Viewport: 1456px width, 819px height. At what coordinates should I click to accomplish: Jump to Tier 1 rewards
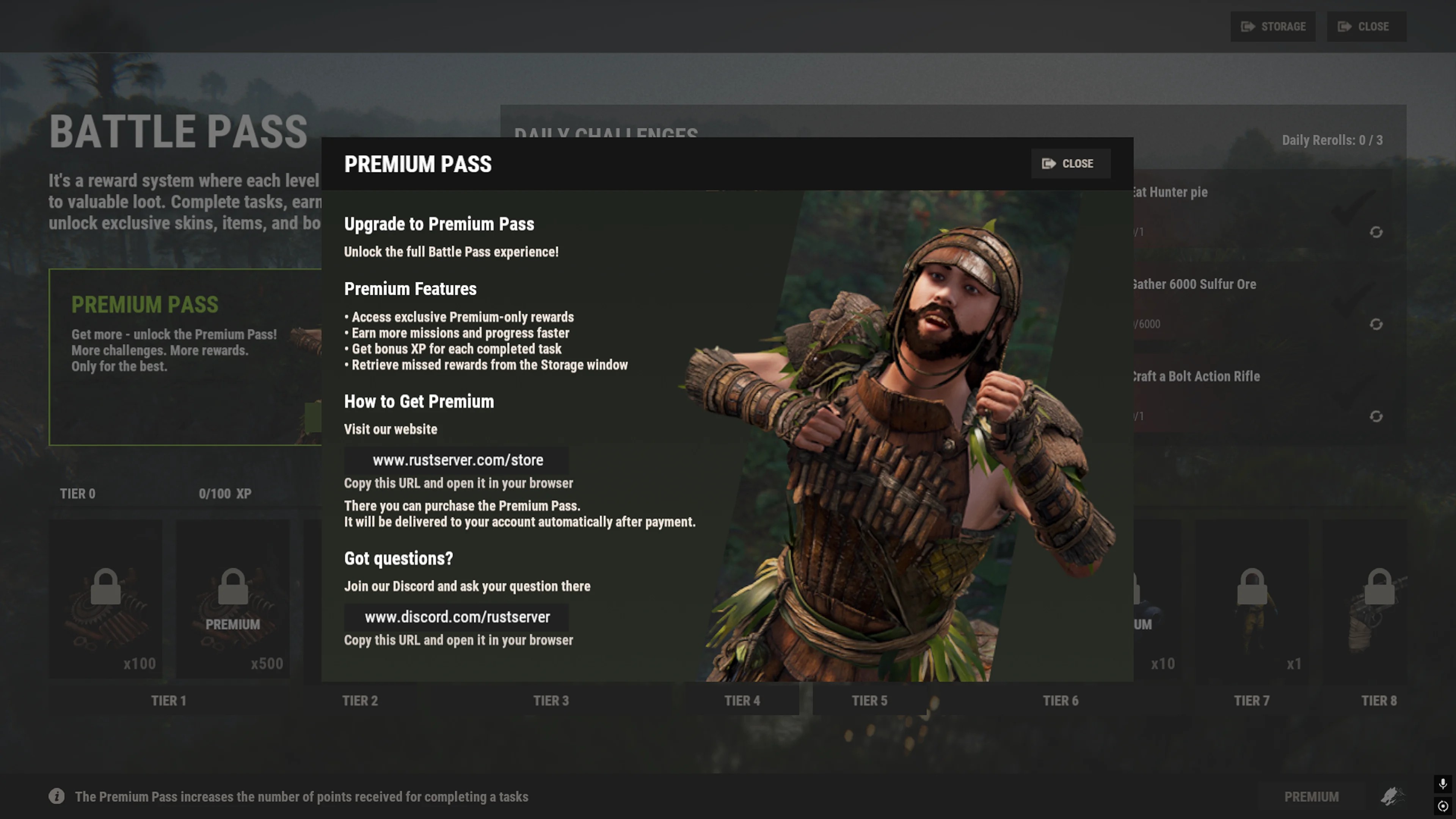coord(168,701)
